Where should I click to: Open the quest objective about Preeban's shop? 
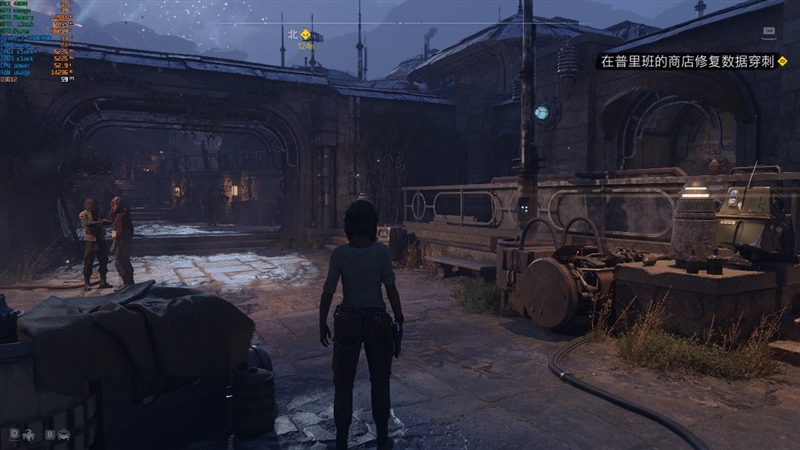(x=686, y=62)
